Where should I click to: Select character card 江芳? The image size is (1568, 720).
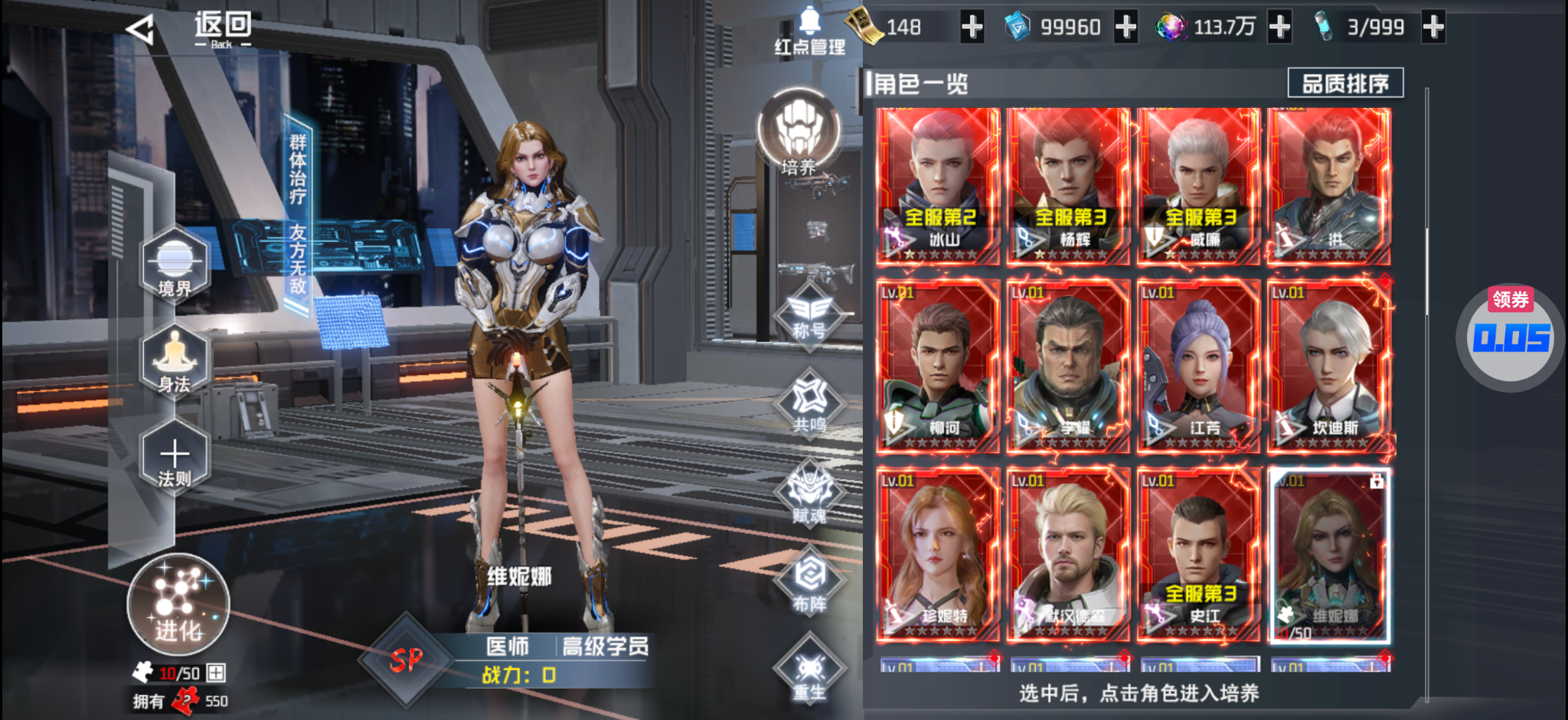tap(1198, 366)
